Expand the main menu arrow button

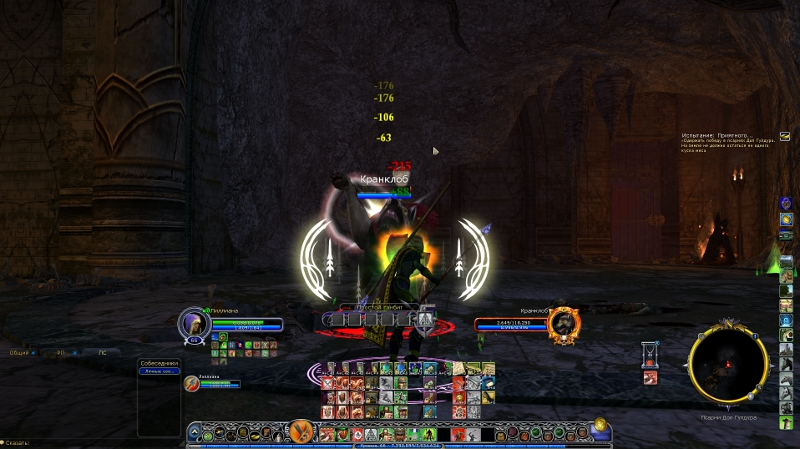click(194, 433)
